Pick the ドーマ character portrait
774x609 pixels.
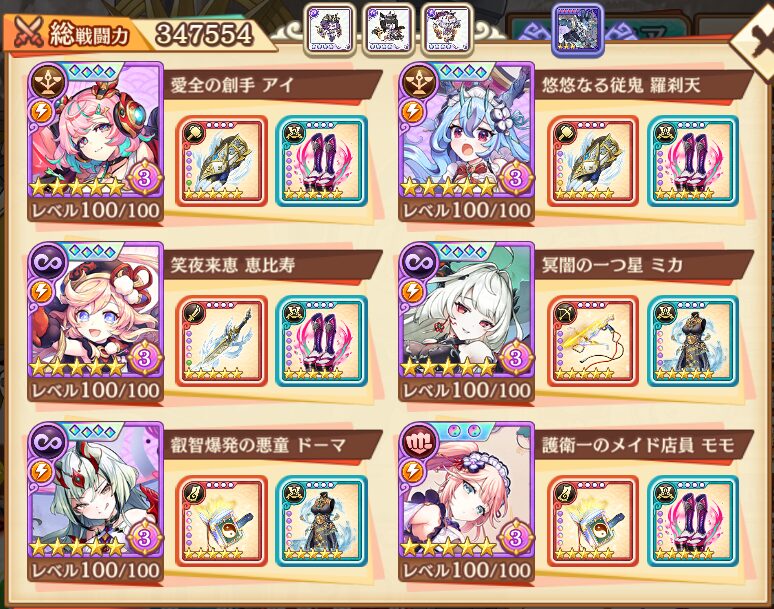(96, 492)
